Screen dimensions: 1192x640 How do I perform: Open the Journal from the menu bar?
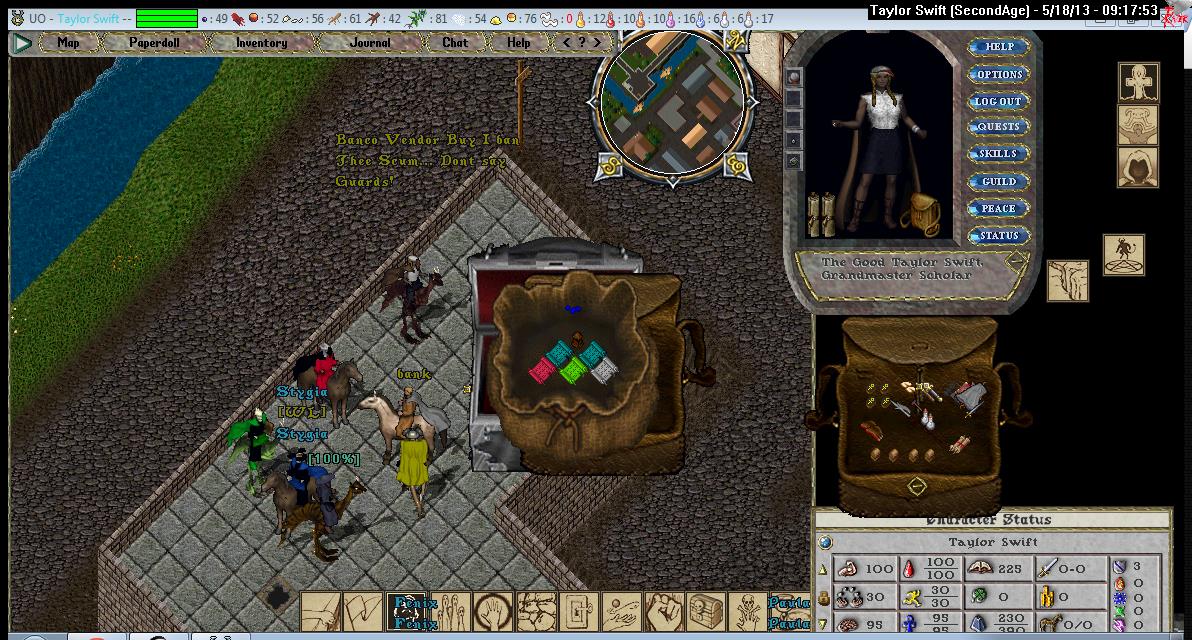point(370,43)
